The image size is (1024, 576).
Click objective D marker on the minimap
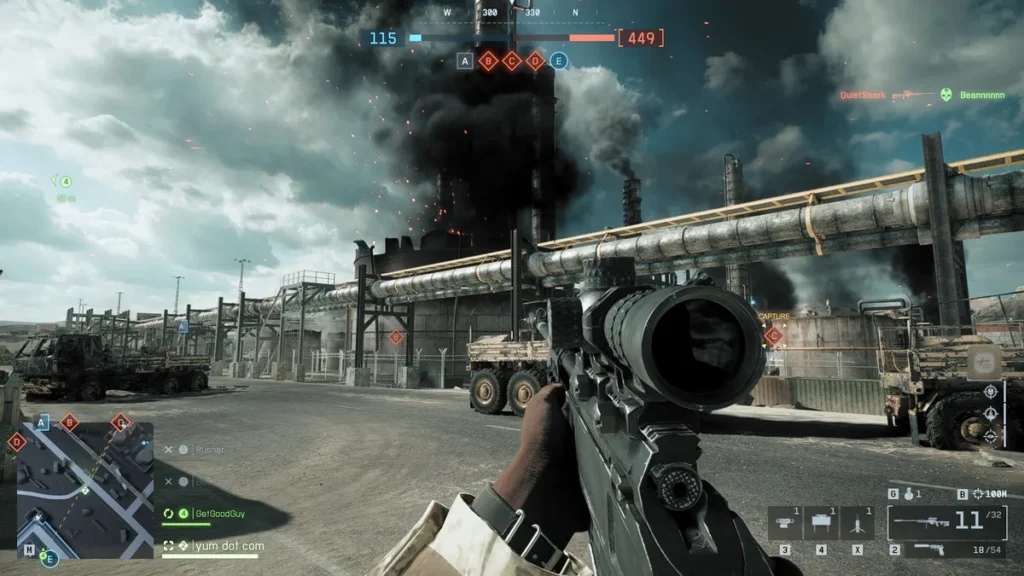coord(17,441)
